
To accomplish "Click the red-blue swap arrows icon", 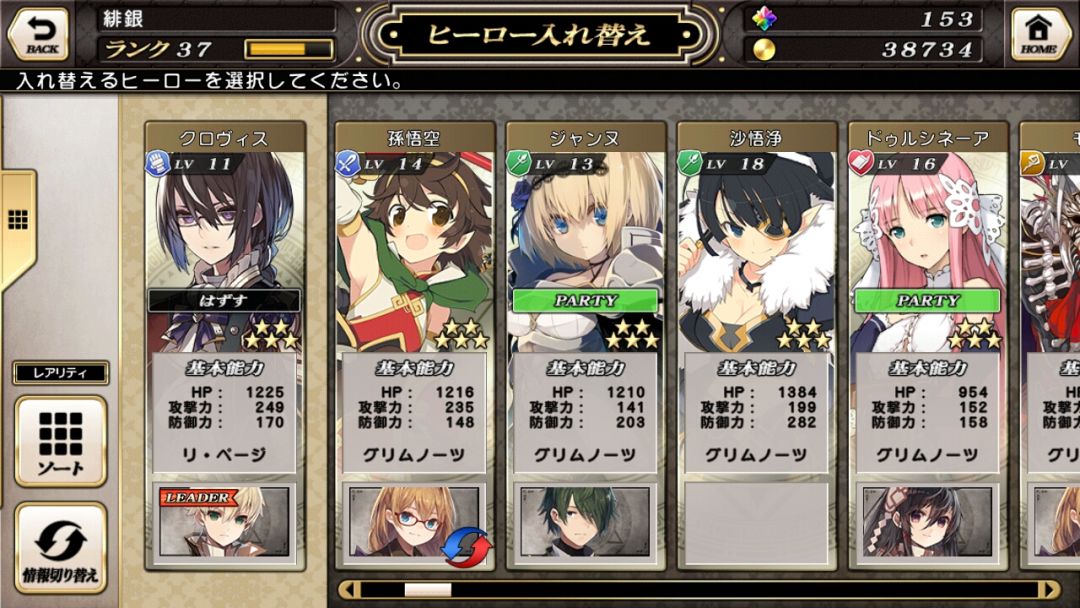I will [468, 547].
